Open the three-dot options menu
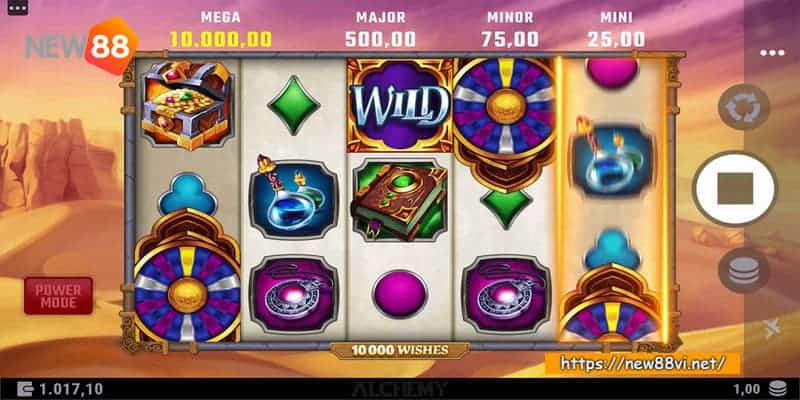The height and width of the screenshot is (400, 800). [x=772, y=53]
